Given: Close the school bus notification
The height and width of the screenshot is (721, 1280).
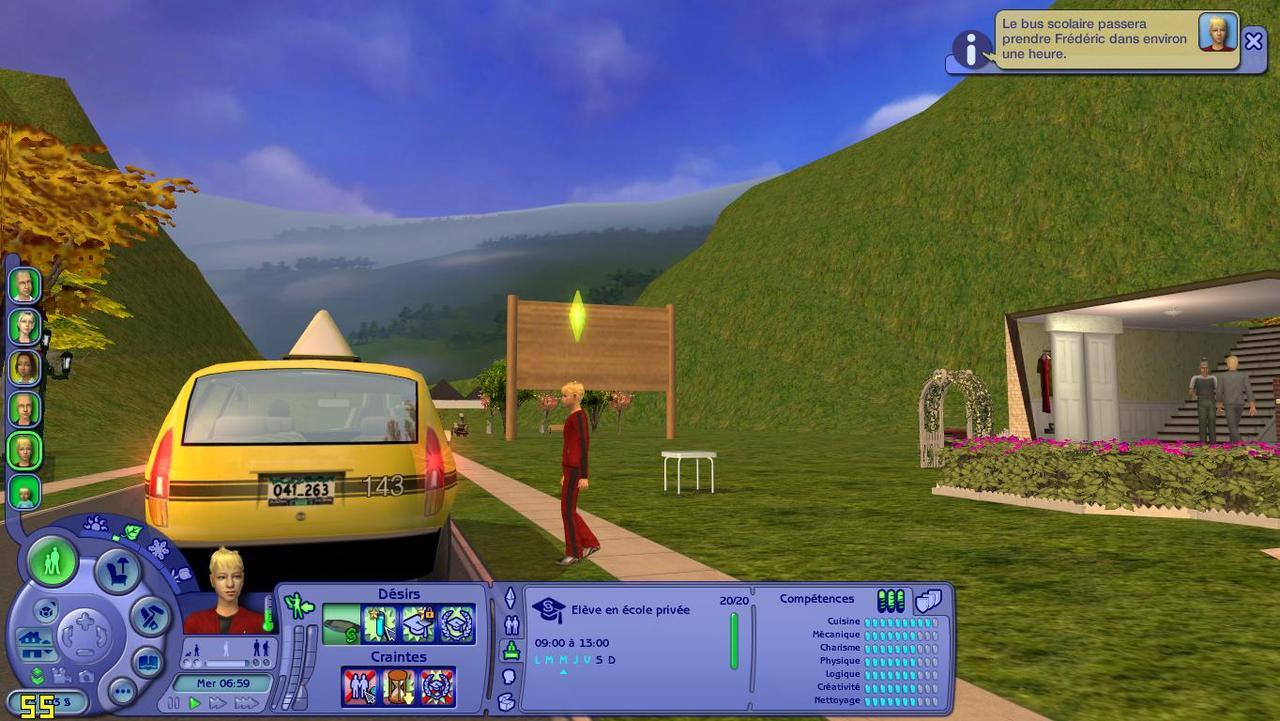Looking at the screenshot, I should point(1253,41).
